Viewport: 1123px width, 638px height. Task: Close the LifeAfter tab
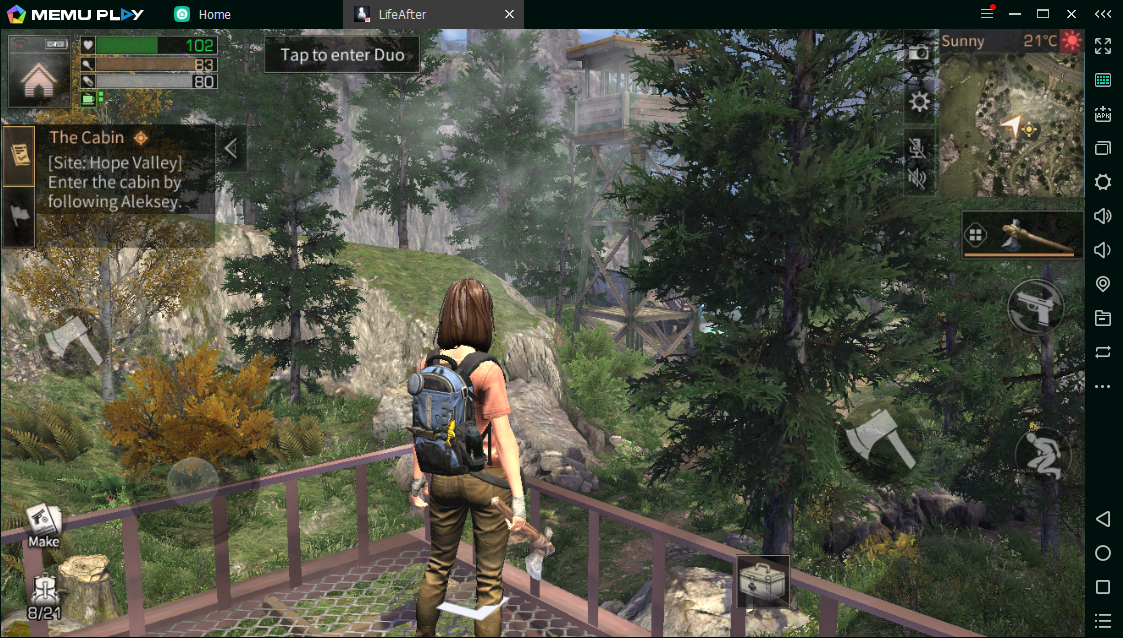tap(509, 14)
